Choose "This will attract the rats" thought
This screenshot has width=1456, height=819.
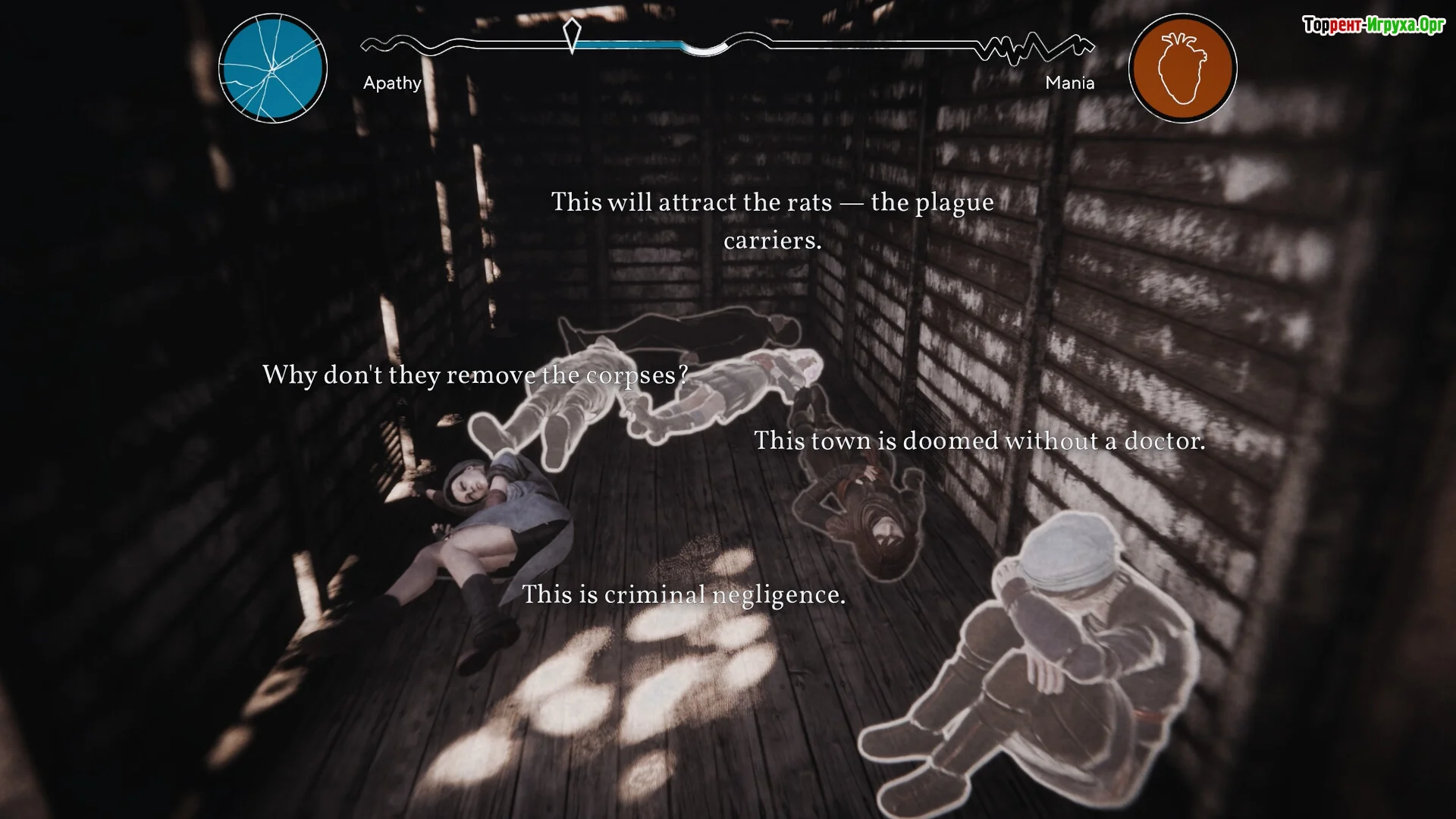772,221
